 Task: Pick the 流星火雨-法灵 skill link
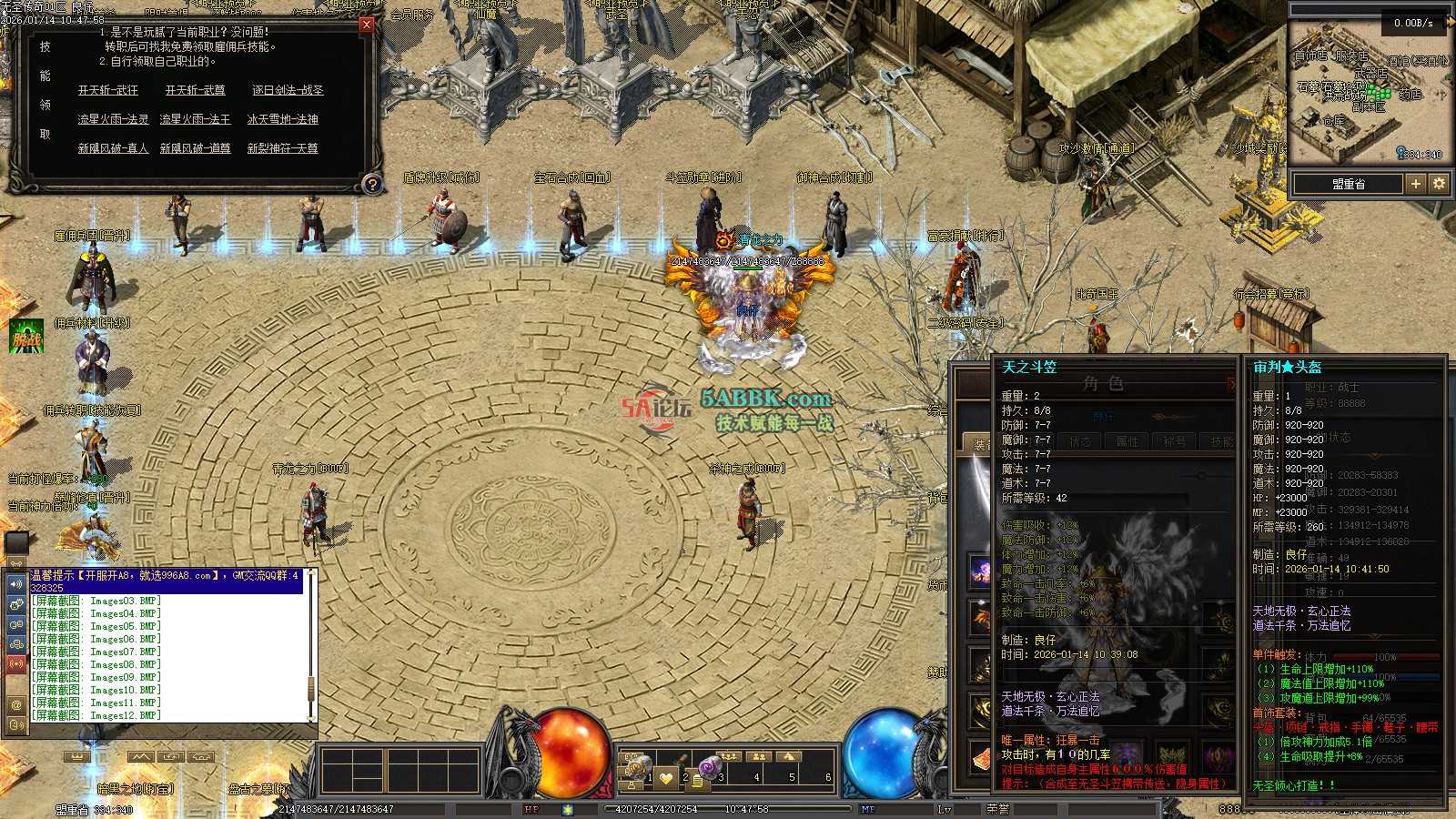click(113, 119)
